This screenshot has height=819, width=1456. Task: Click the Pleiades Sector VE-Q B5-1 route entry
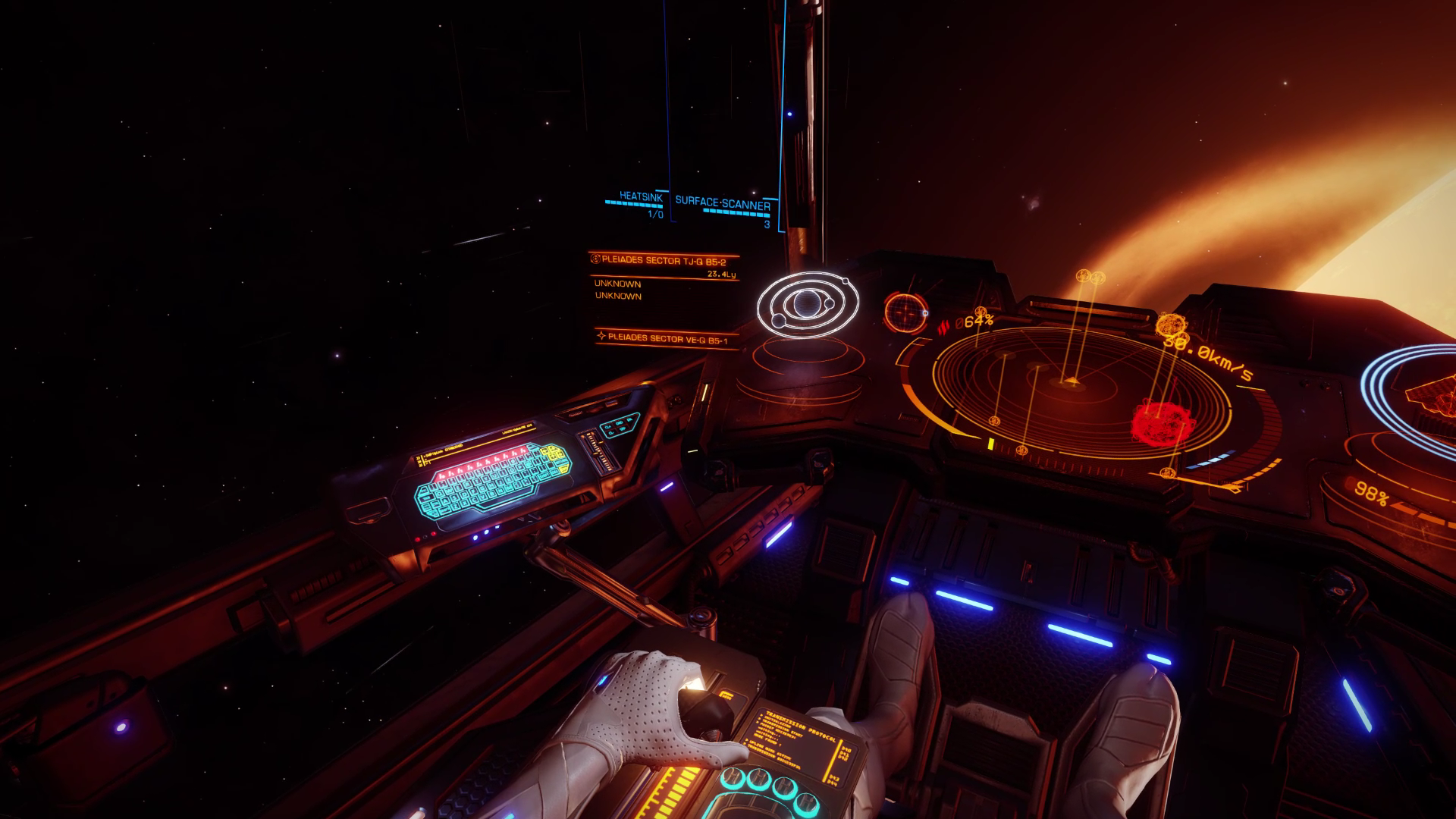point(667,339)
